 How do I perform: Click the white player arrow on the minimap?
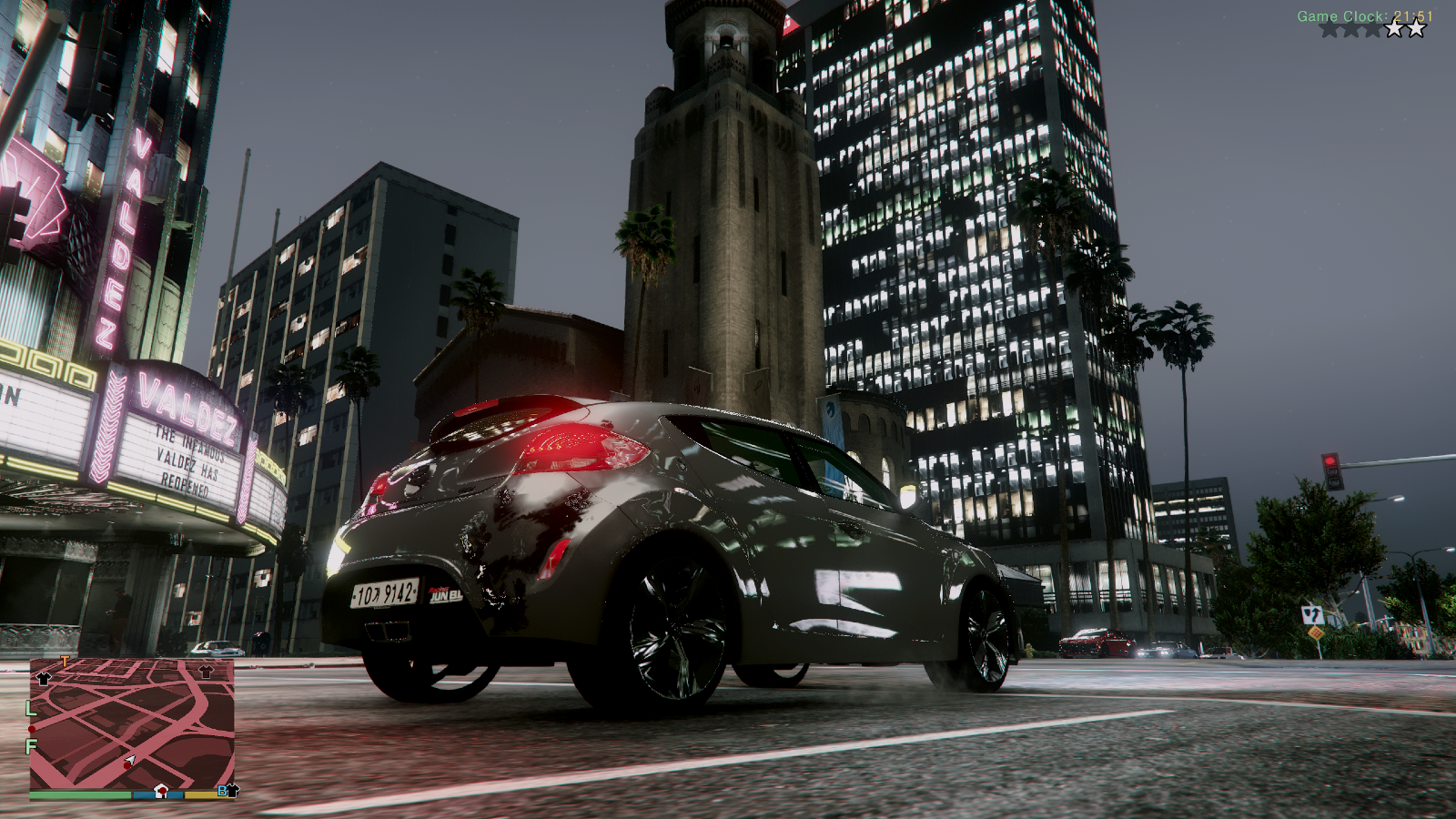(x=129, y=759)
